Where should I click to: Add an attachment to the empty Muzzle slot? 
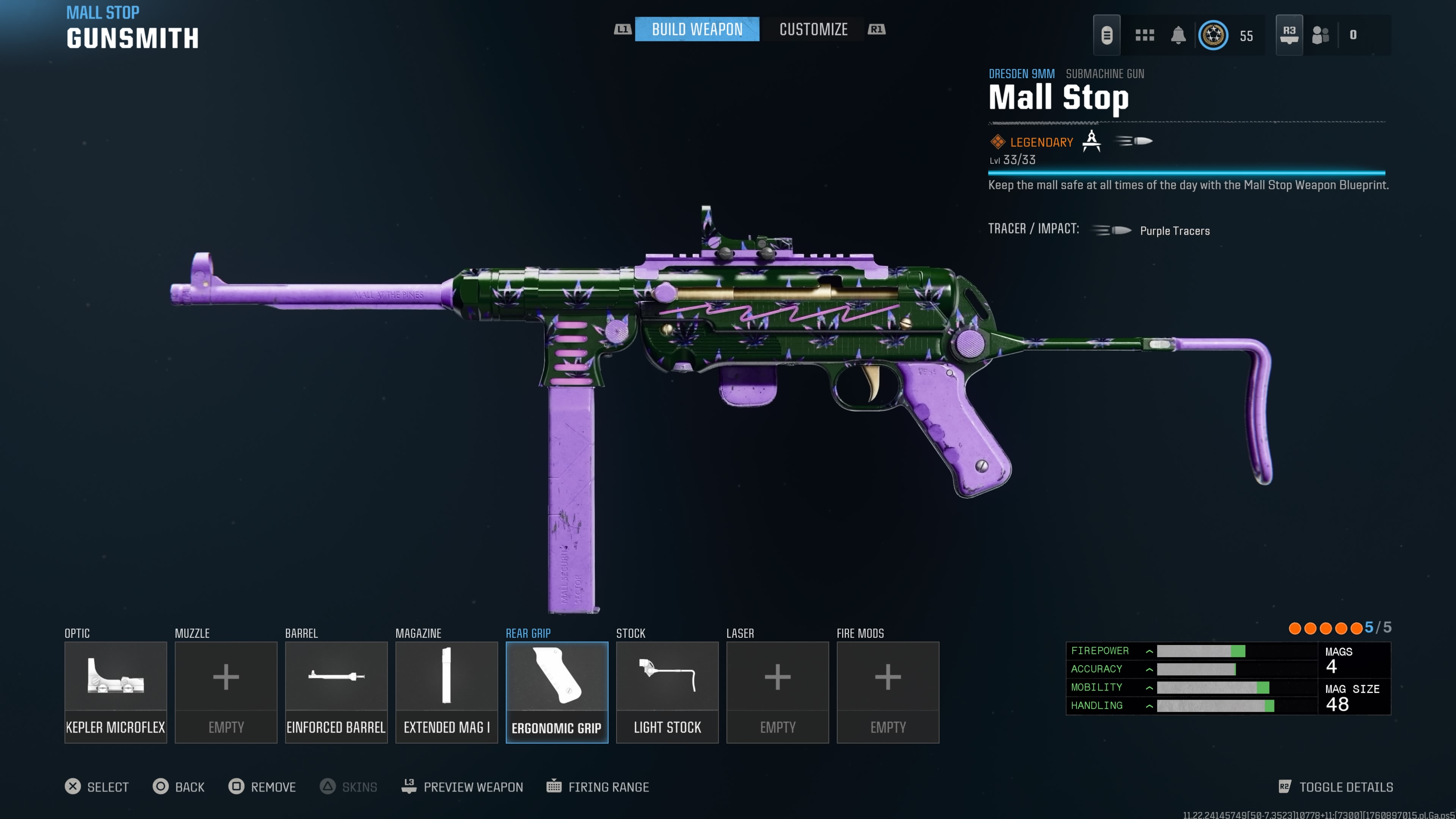pyautogui.click(x=226, y=691)
